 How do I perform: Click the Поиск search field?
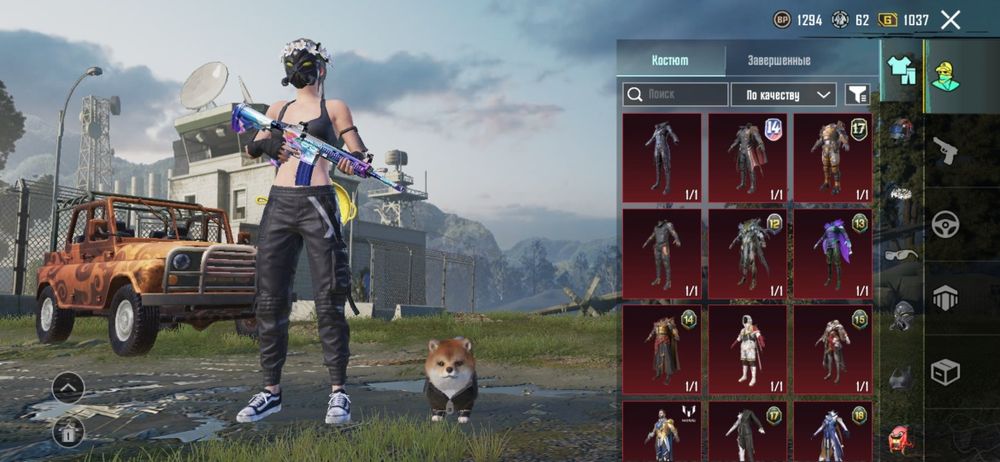tap(676, 94)
